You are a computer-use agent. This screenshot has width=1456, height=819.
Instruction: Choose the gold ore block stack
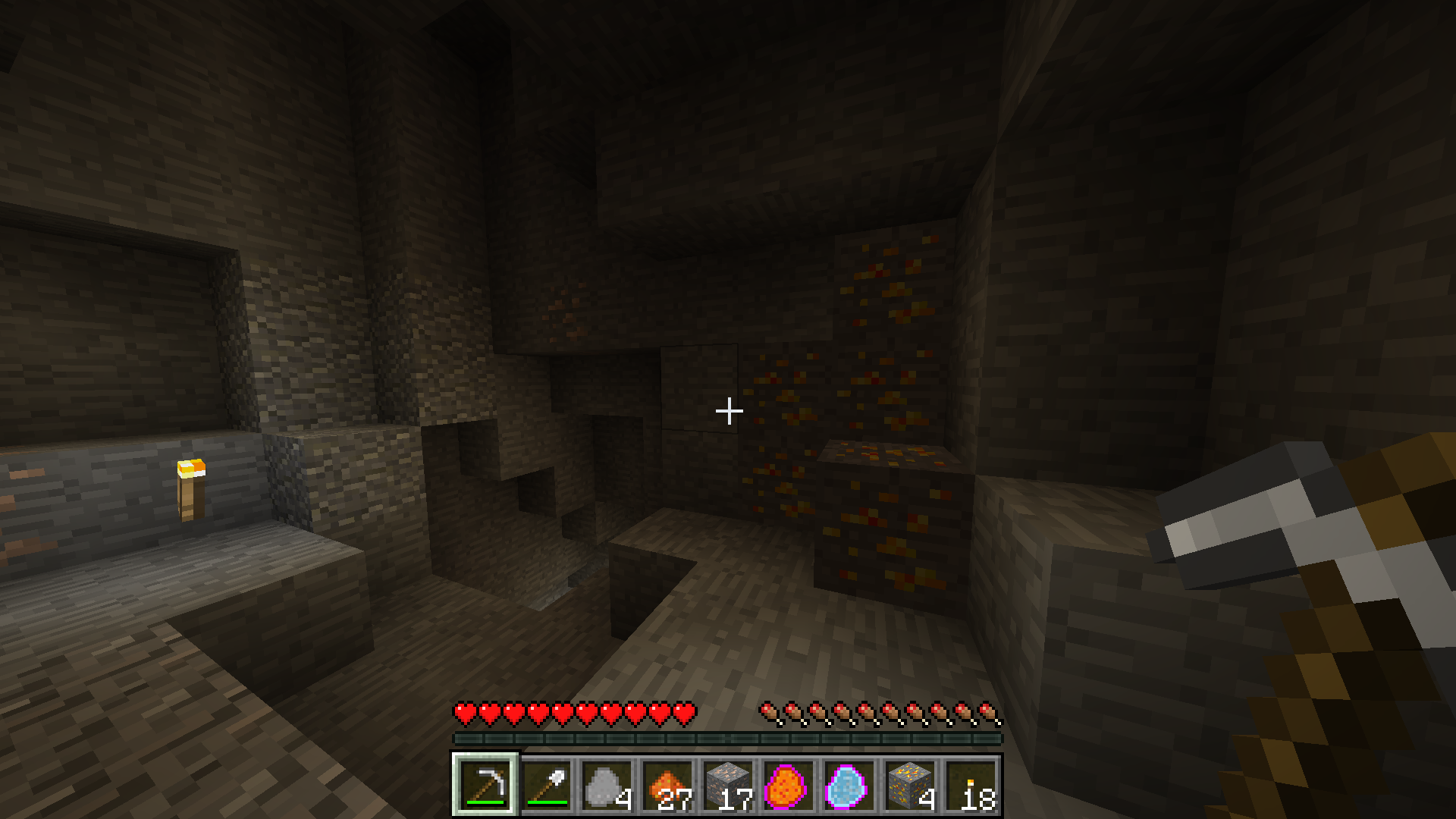click(910, 785)
